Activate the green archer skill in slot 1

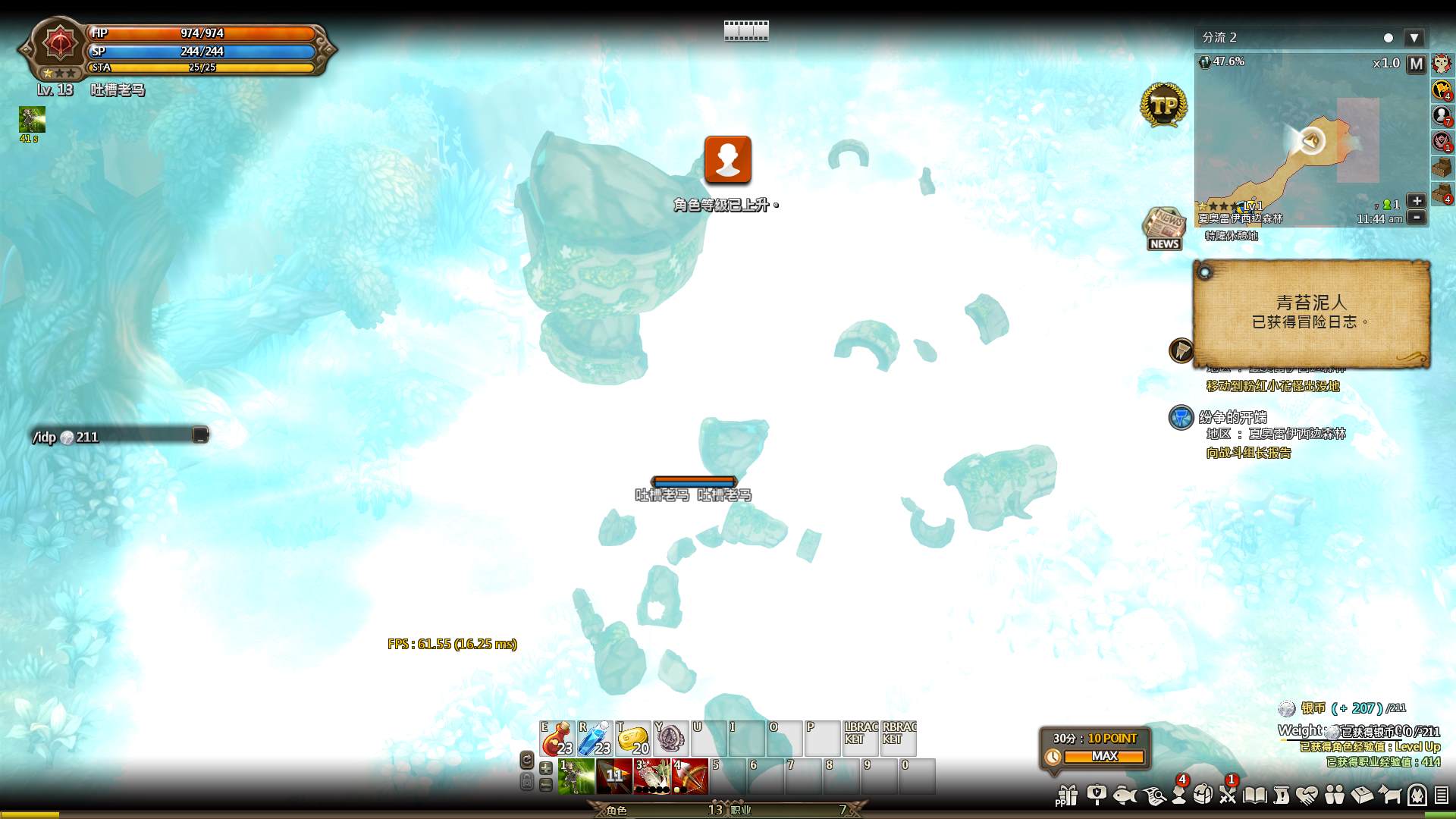coord(576,776)
